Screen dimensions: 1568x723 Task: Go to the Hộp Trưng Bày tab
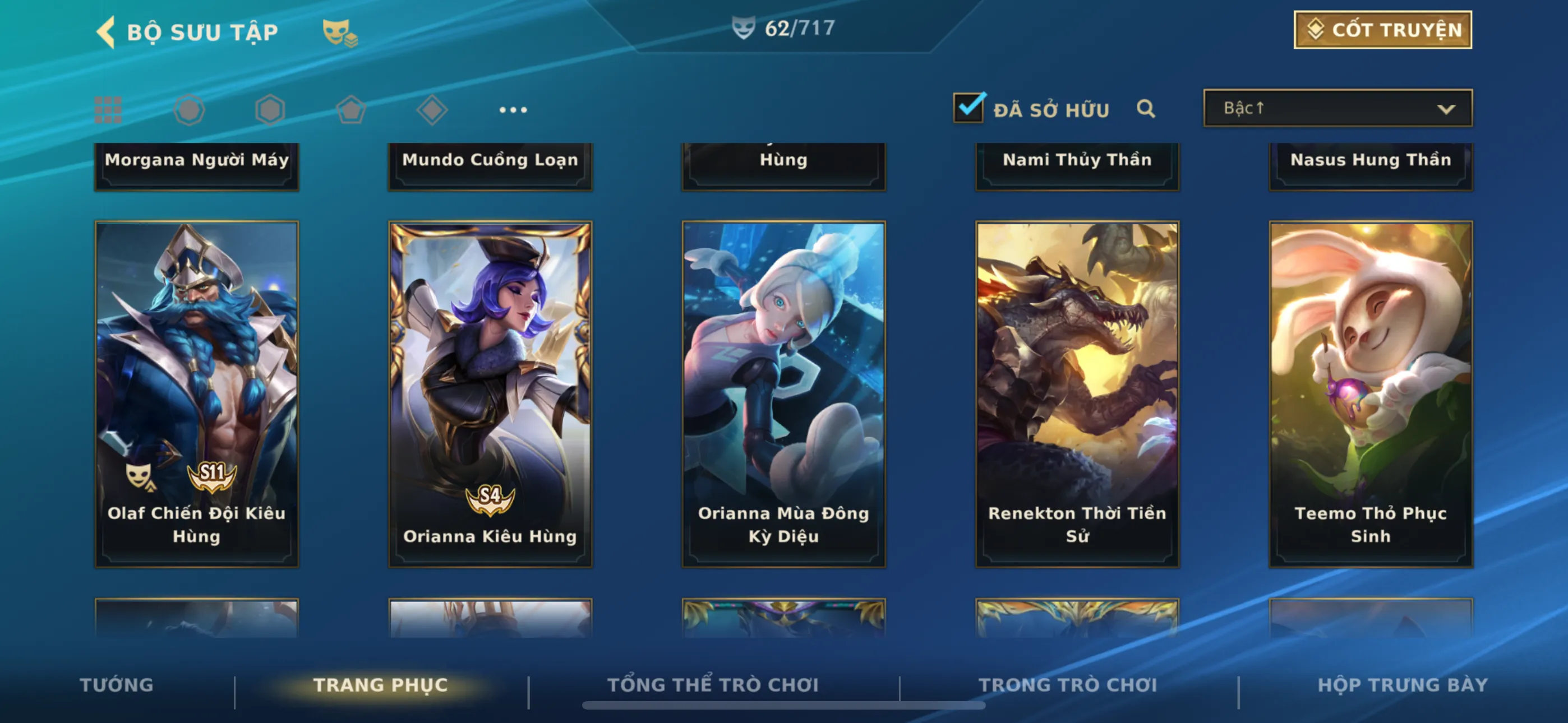click(1403, 685)
